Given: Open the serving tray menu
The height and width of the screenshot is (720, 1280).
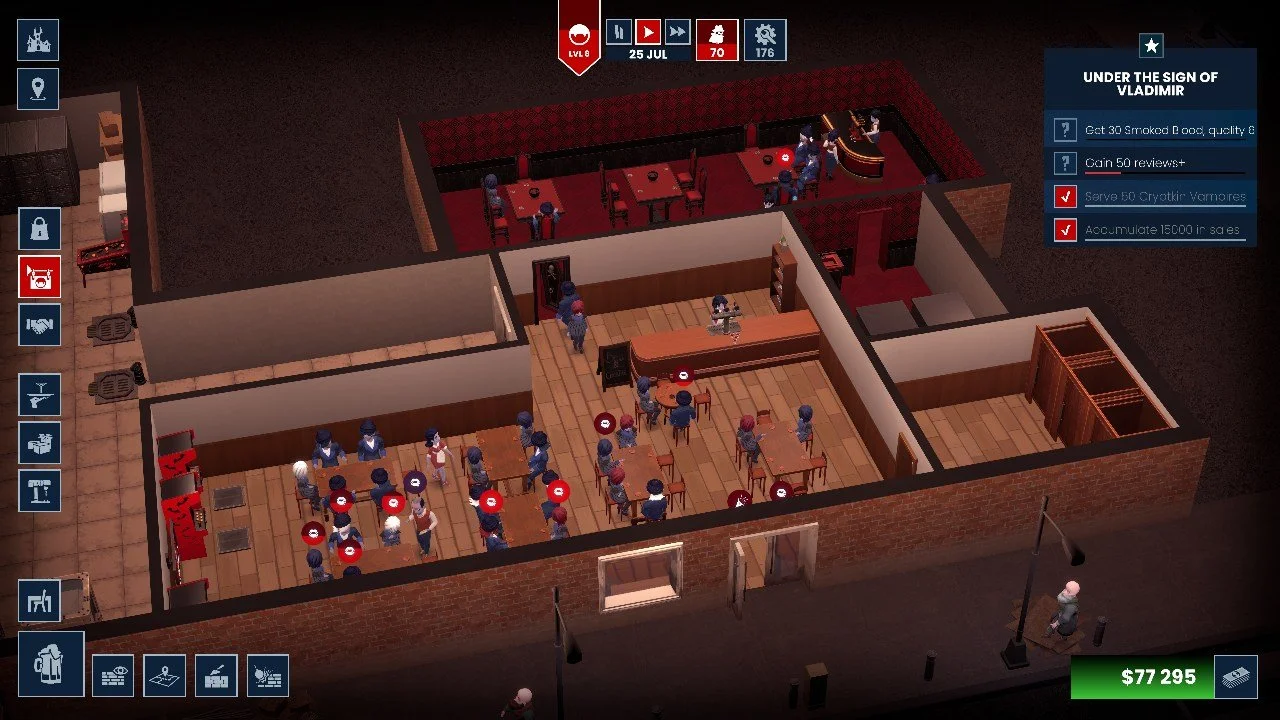Looking at the screenshot, I should (39, 394).
